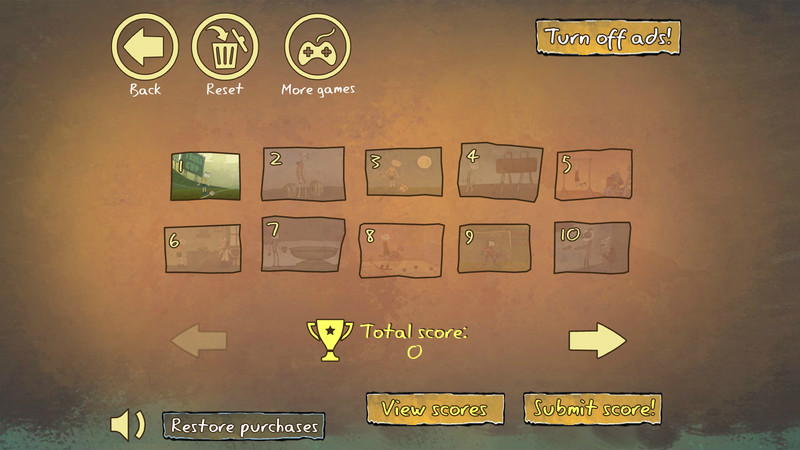Click the faded left page arrow

[x=199, y=341]
